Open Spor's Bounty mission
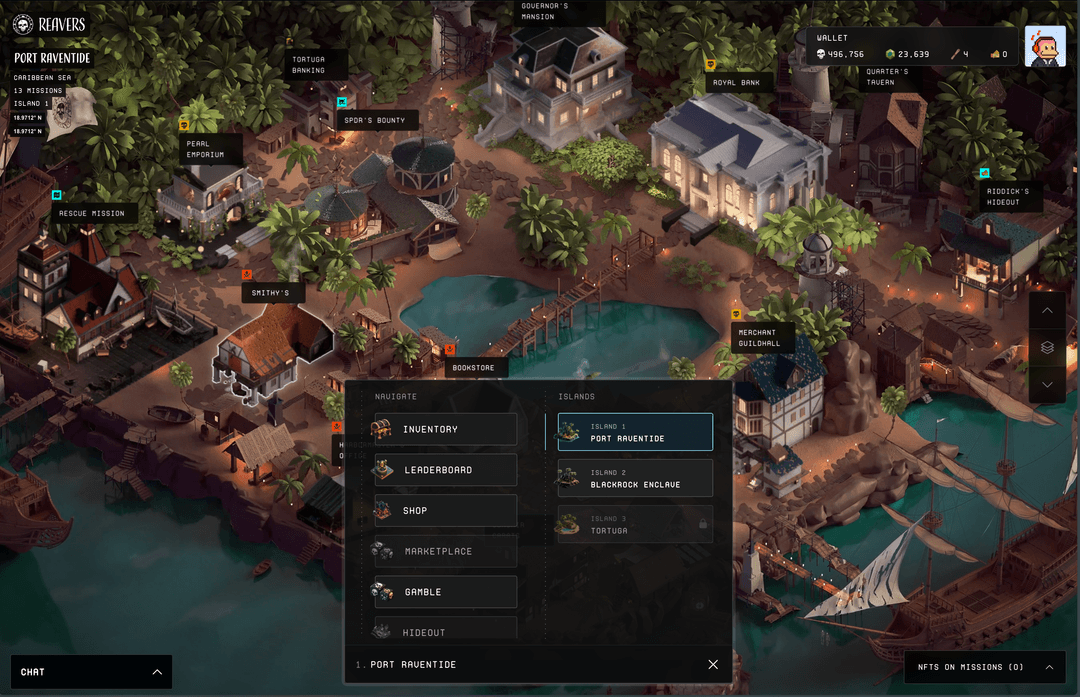Screen dimensions: 1080x697 (375, 121)
